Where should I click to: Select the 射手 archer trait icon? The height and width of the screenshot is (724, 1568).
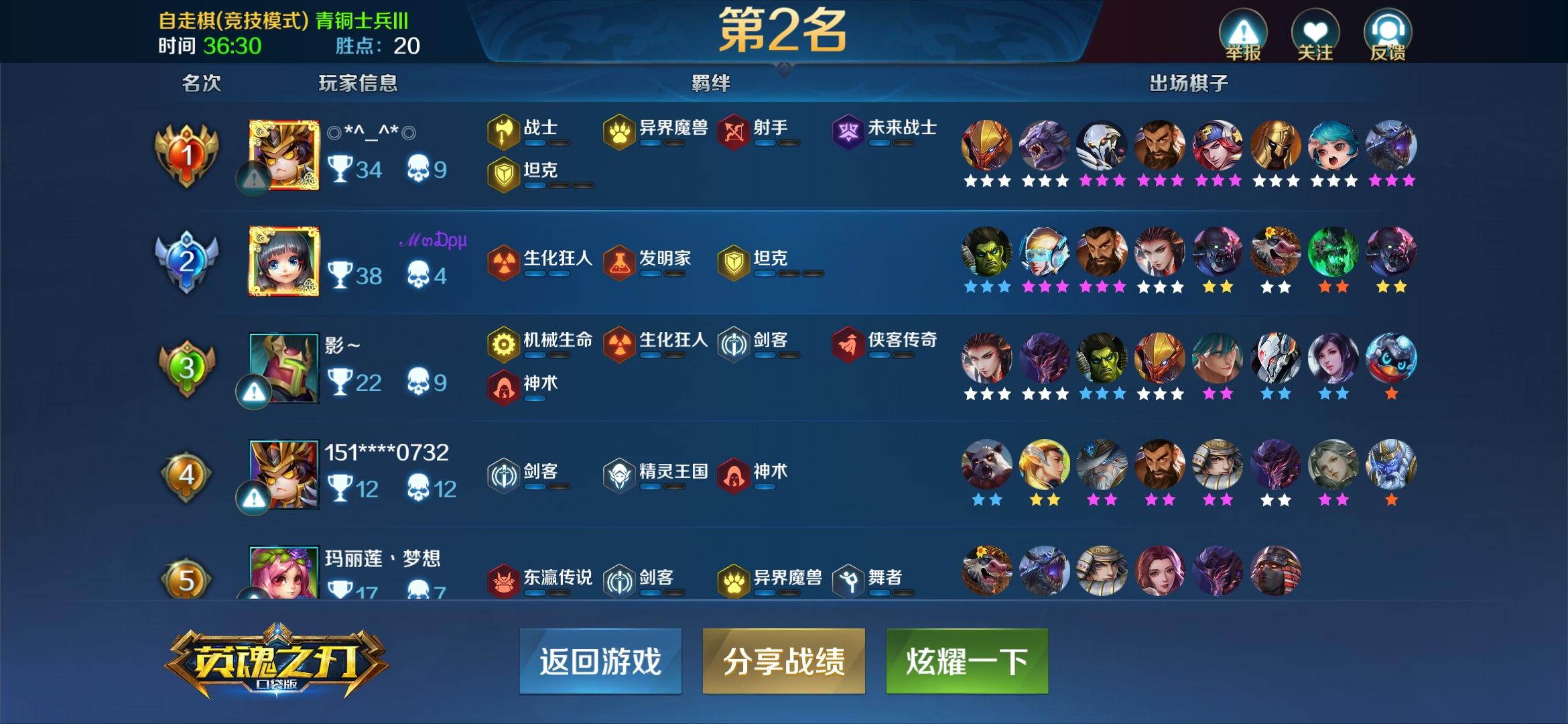(x=733, y=131)
